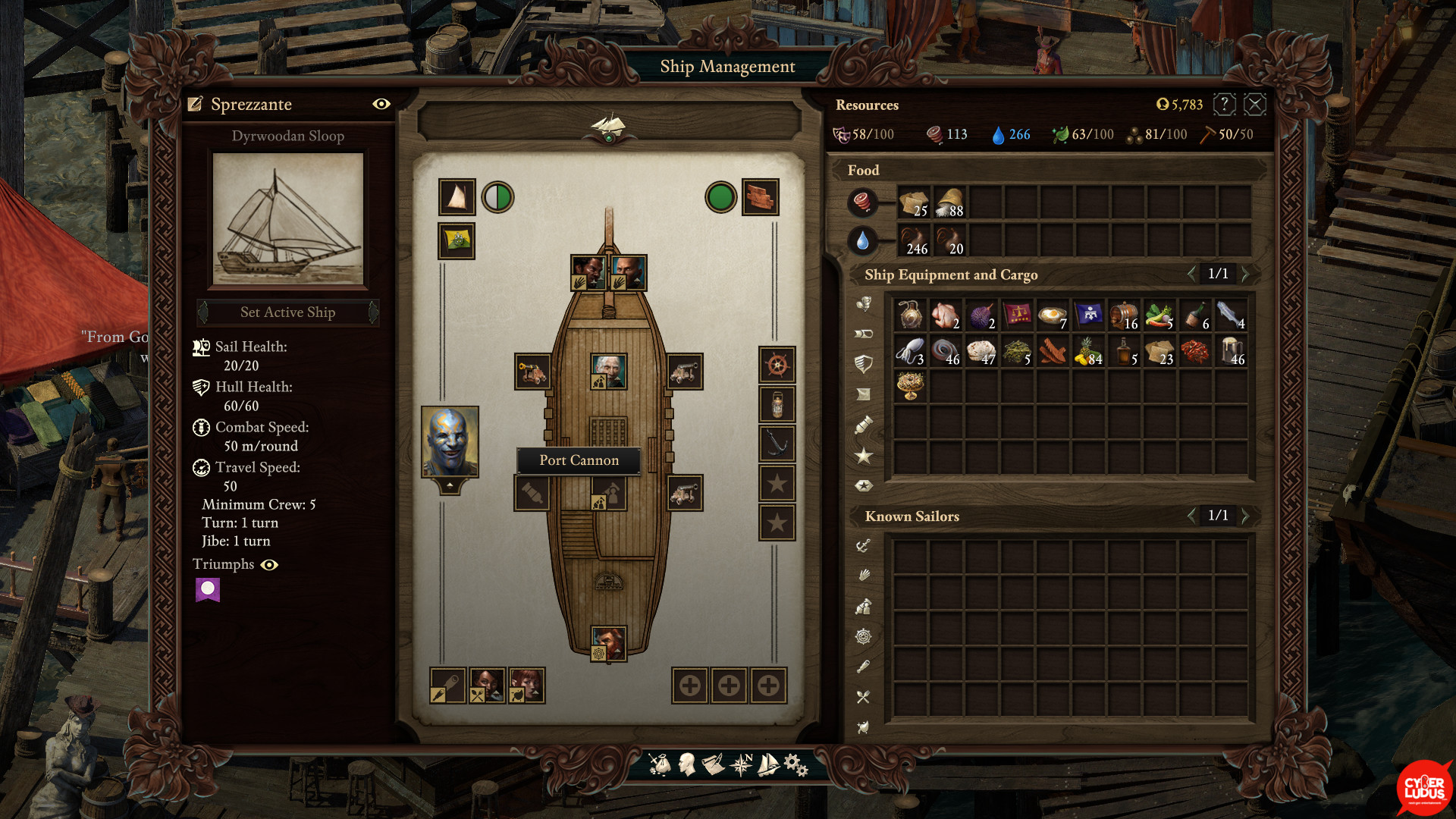Choose the blue-faced captain portrait
Viewport: 1456px width, 819px height.
(450, 441)
